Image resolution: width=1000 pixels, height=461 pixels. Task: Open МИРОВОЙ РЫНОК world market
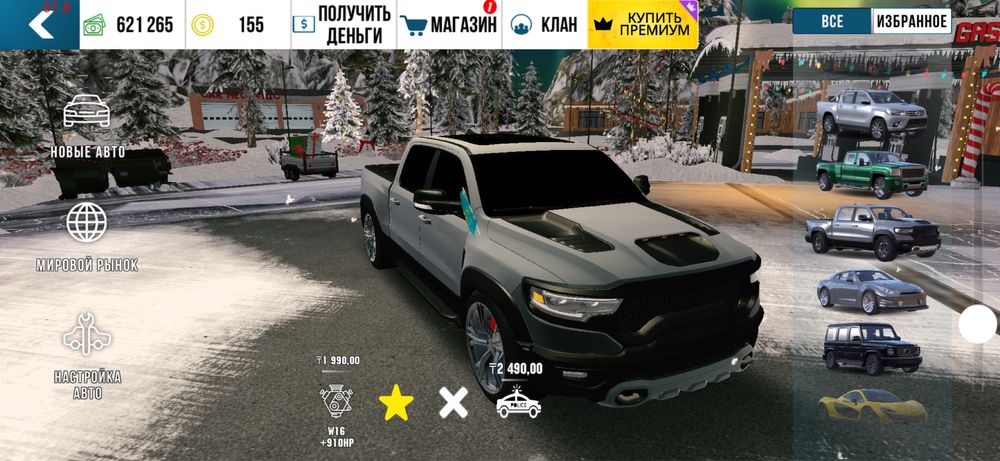point(87,236)
